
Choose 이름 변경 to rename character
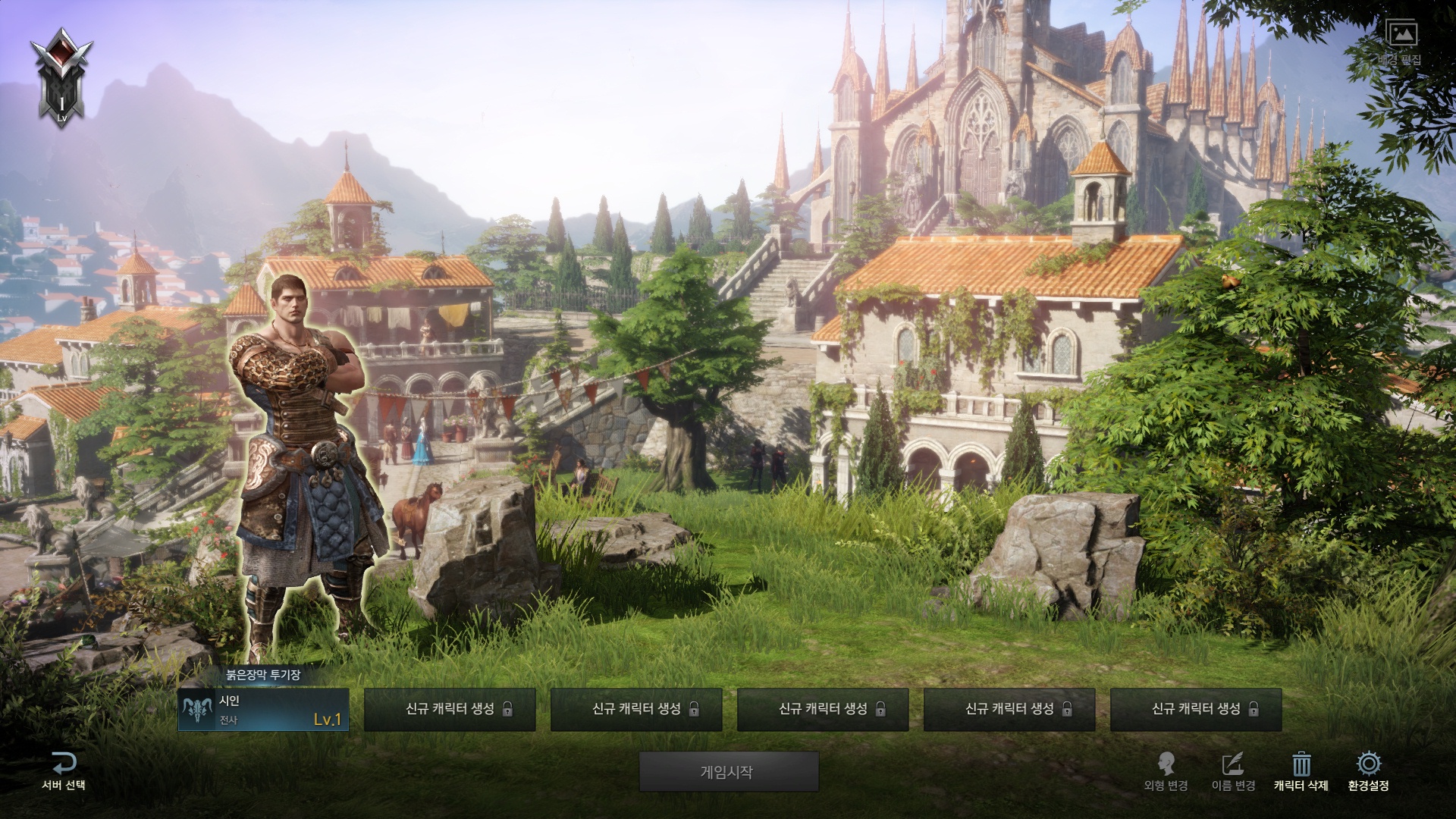coord(1233,771)
